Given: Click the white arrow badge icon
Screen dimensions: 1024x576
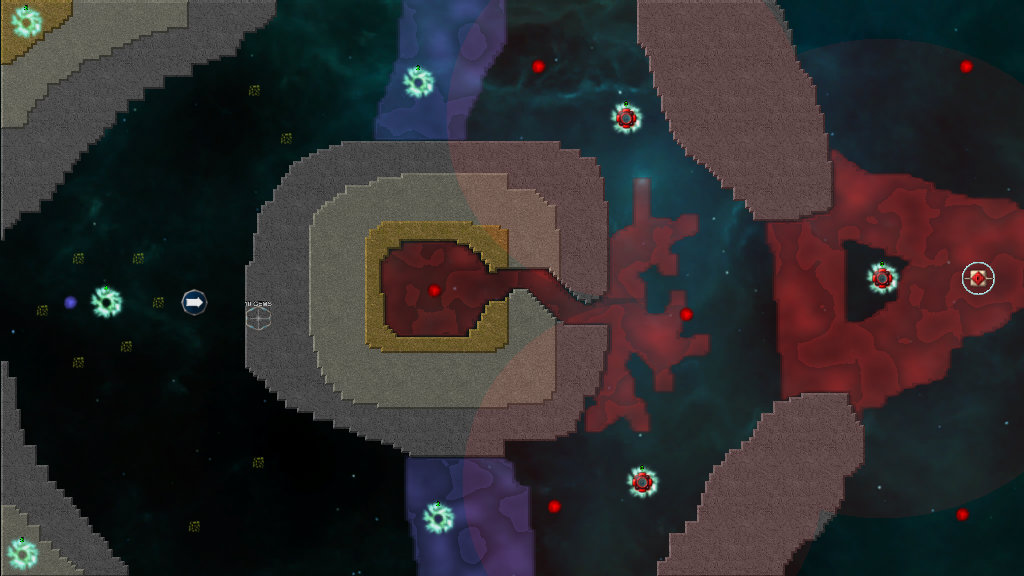Looking at the screenshot, I should 194,301.
